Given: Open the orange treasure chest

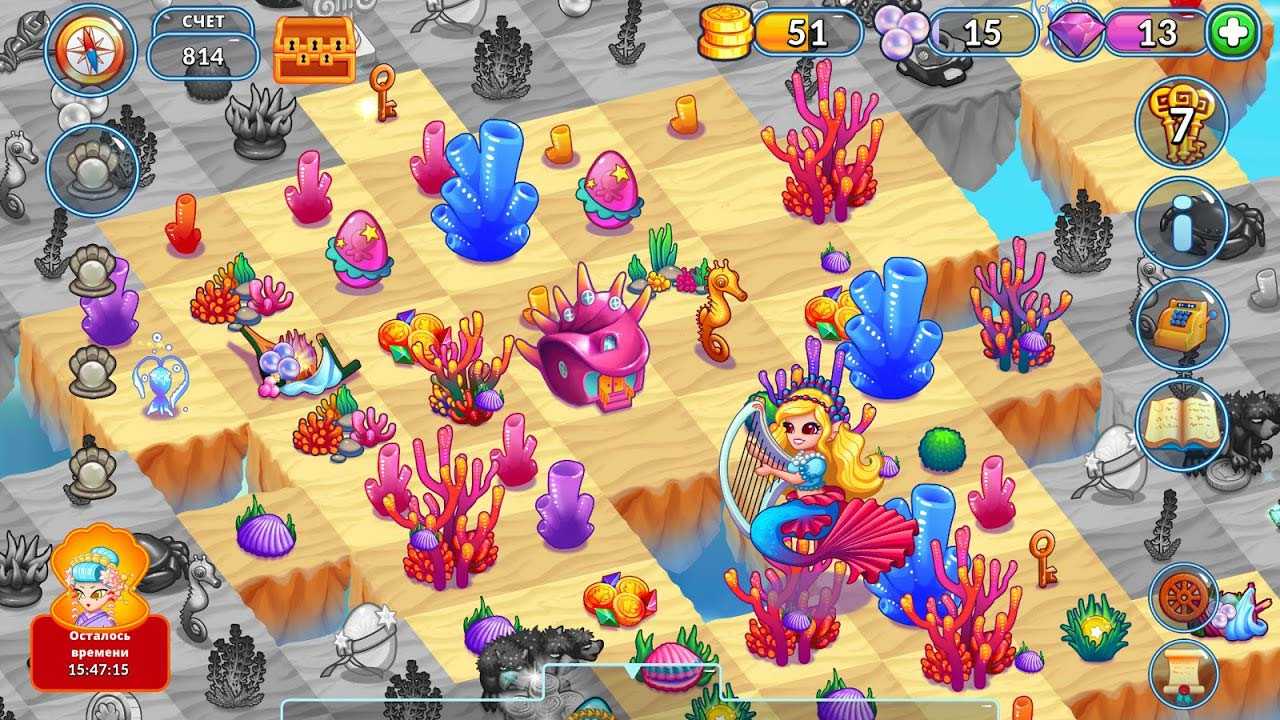Looking at the screenshot, I should [x=314, y=49].
